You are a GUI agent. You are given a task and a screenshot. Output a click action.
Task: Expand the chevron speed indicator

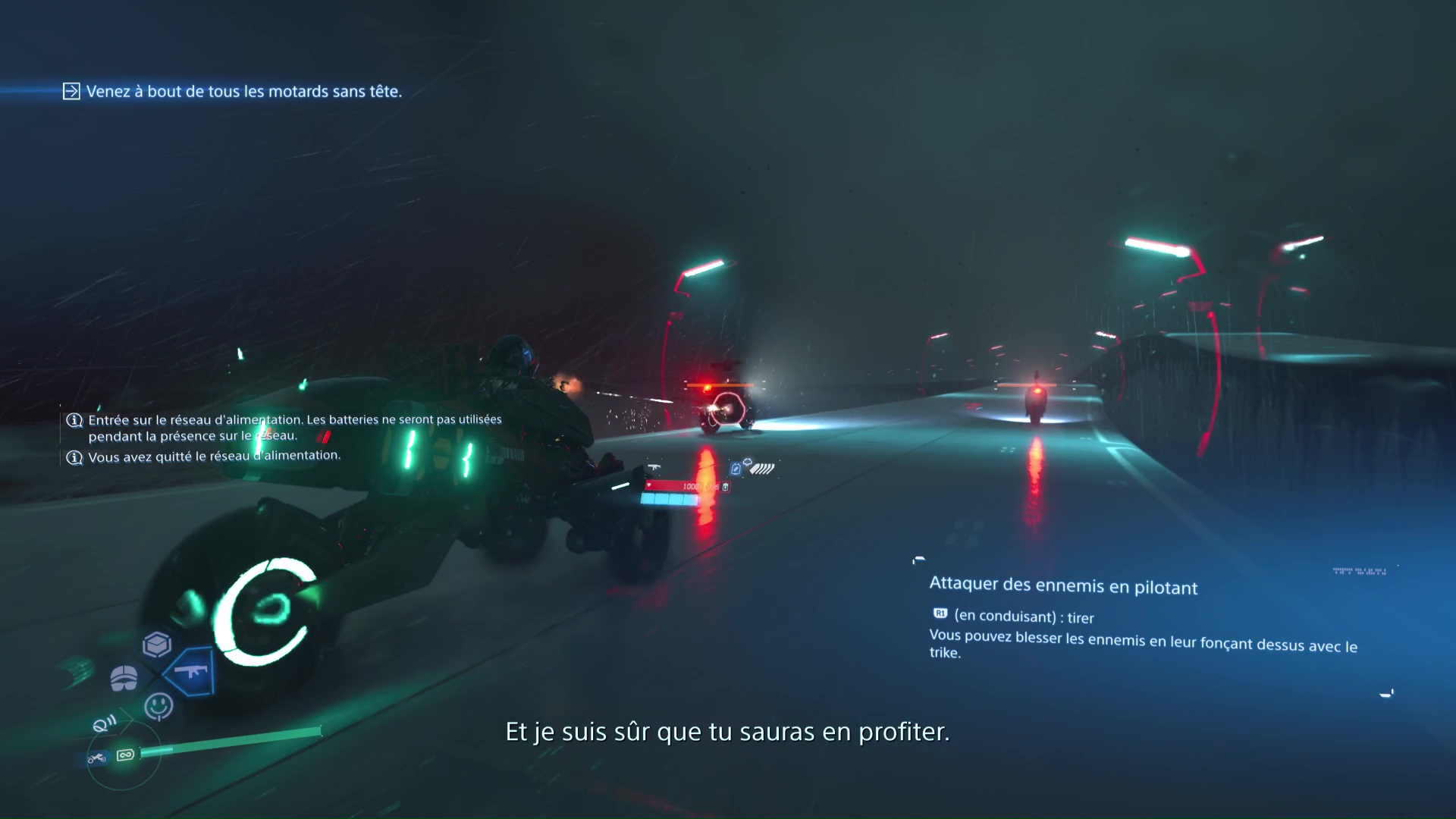point(761,469)
